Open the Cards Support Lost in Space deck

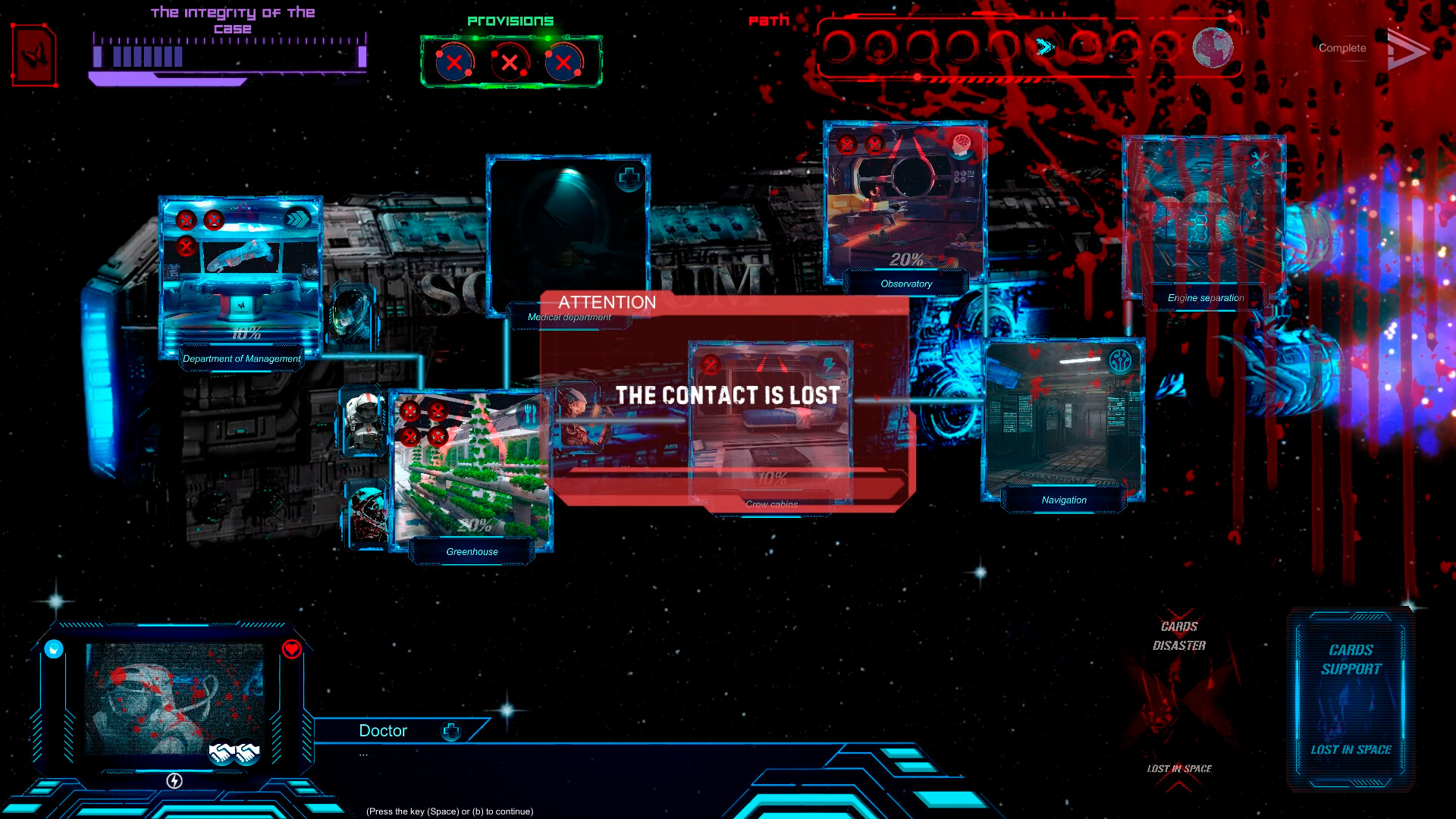point(1349,699)
